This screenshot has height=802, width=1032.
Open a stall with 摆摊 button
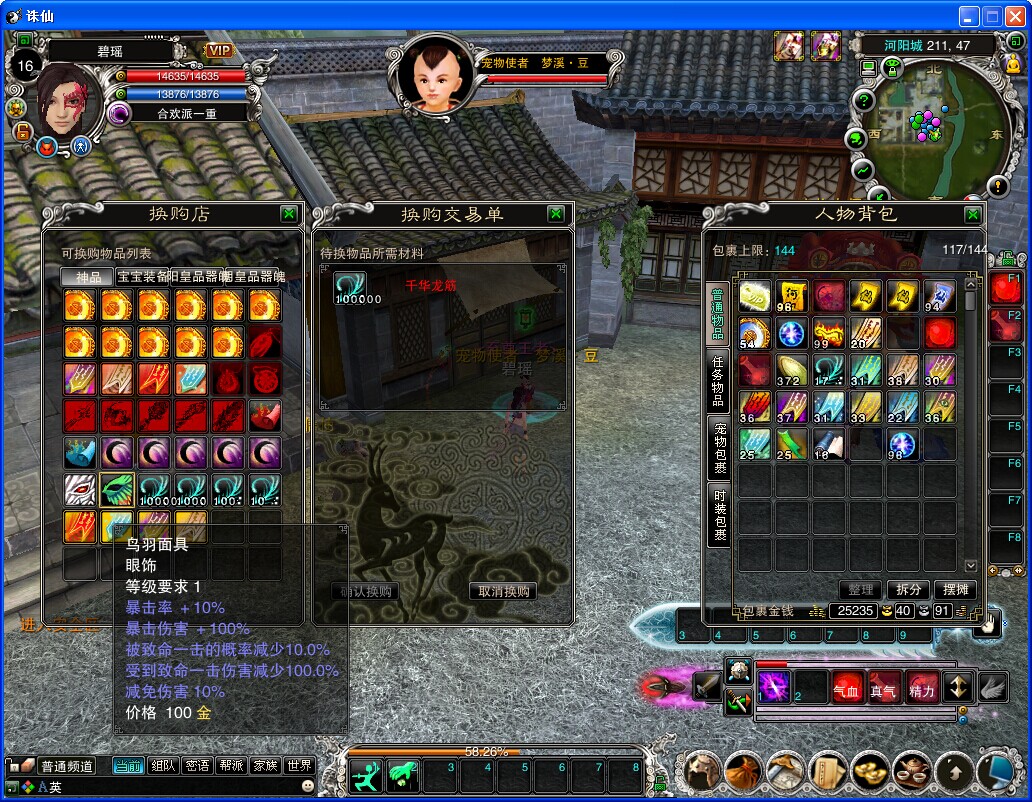(956, 590)
